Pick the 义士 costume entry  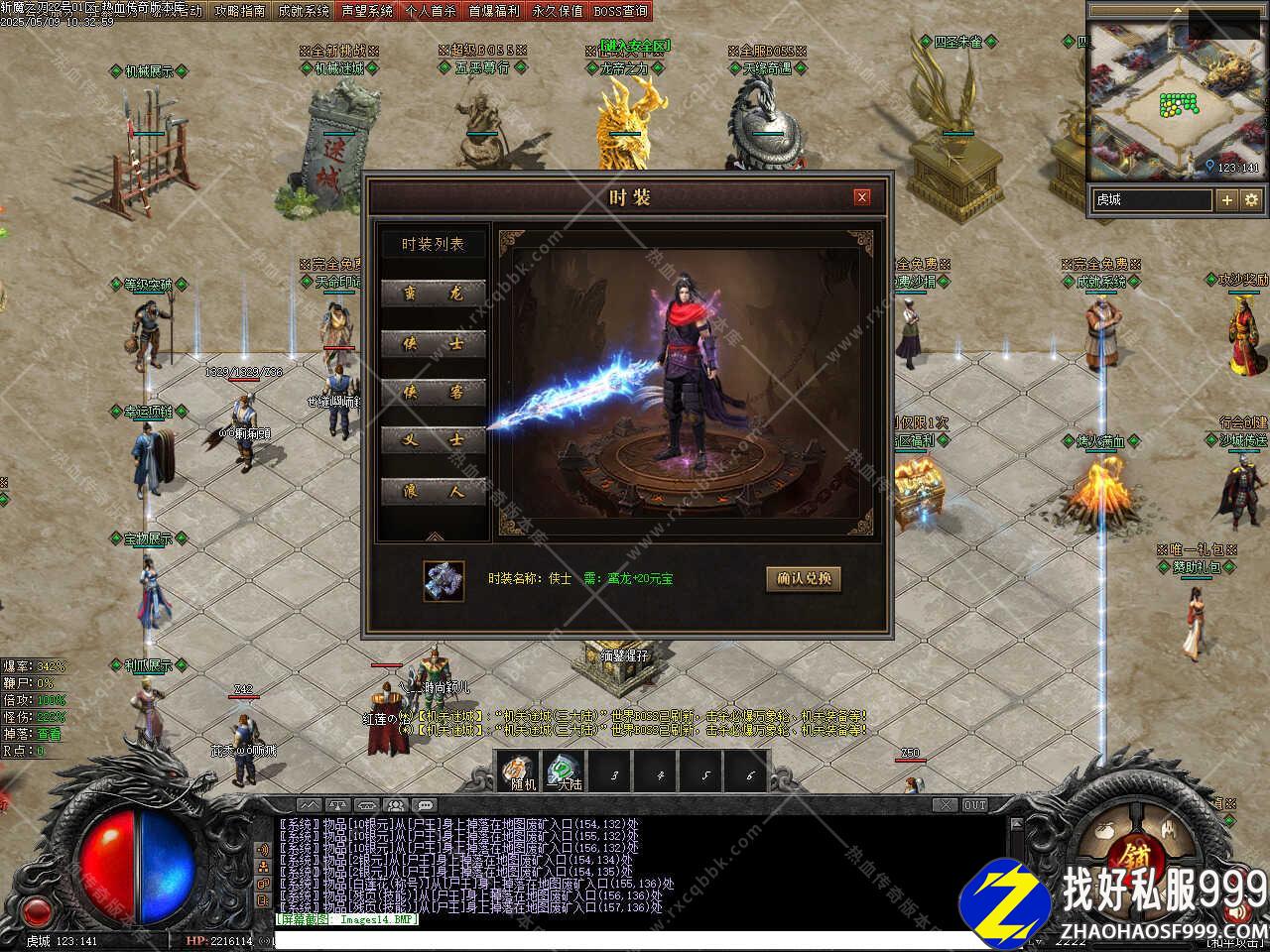(x=433, y=441)
